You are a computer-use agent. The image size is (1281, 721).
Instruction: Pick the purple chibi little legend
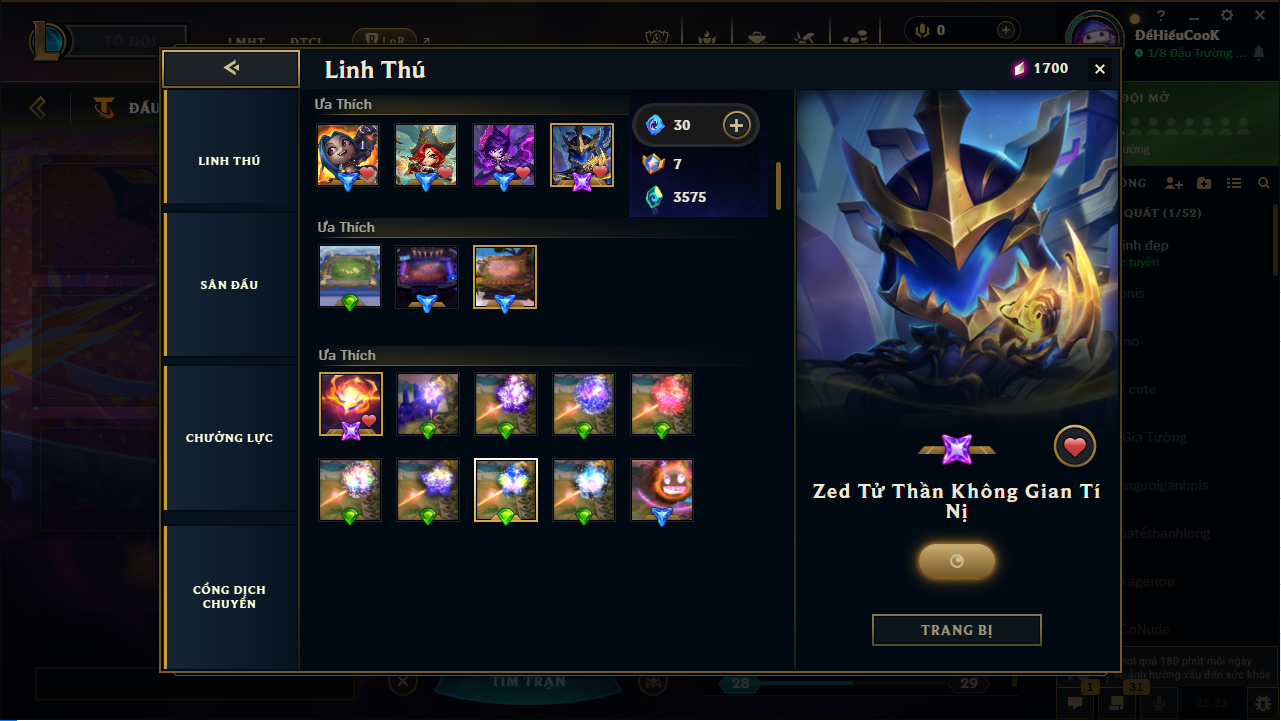click(503, 155)
